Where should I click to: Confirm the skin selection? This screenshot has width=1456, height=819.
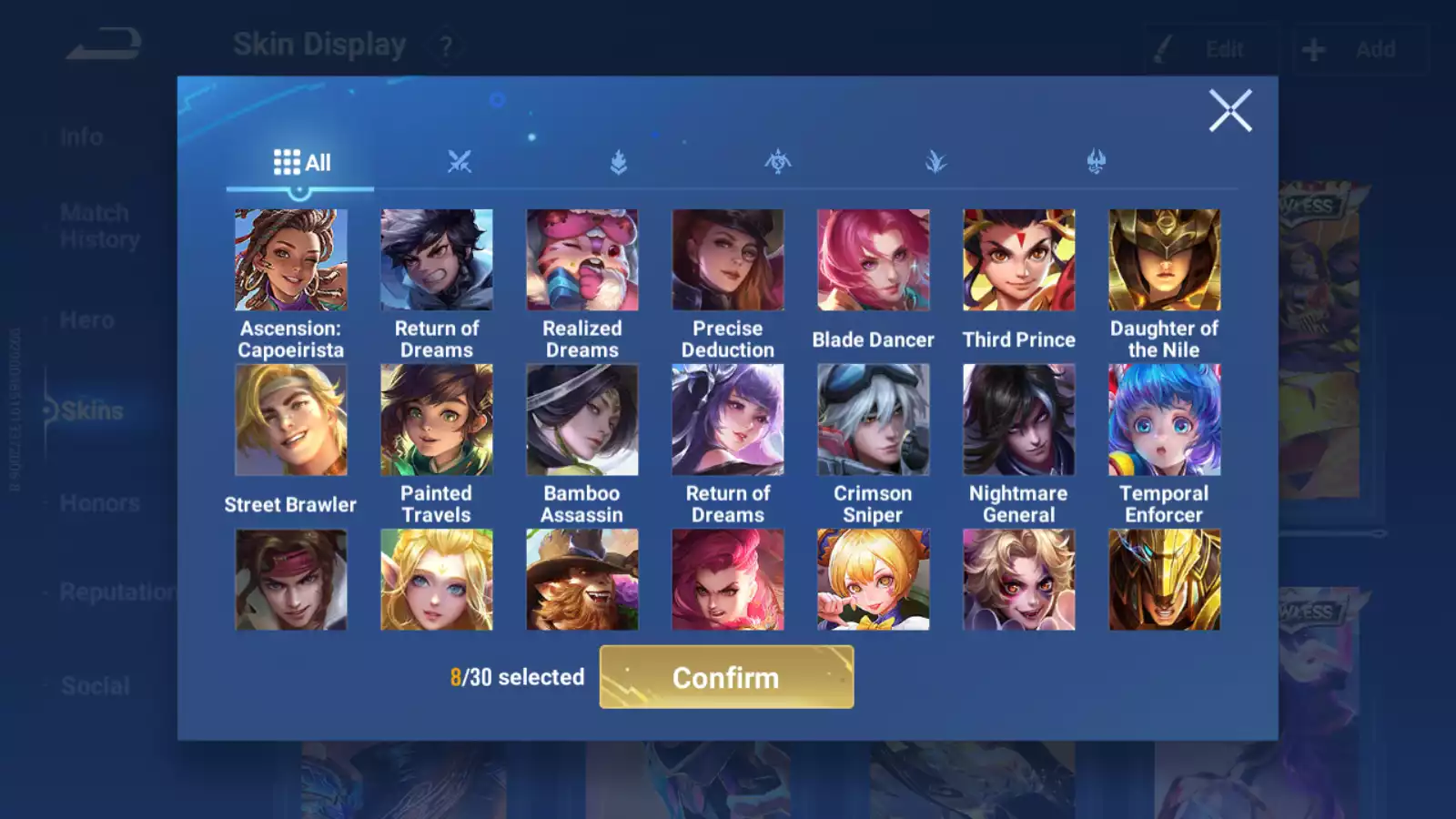(x=726, y=677)
